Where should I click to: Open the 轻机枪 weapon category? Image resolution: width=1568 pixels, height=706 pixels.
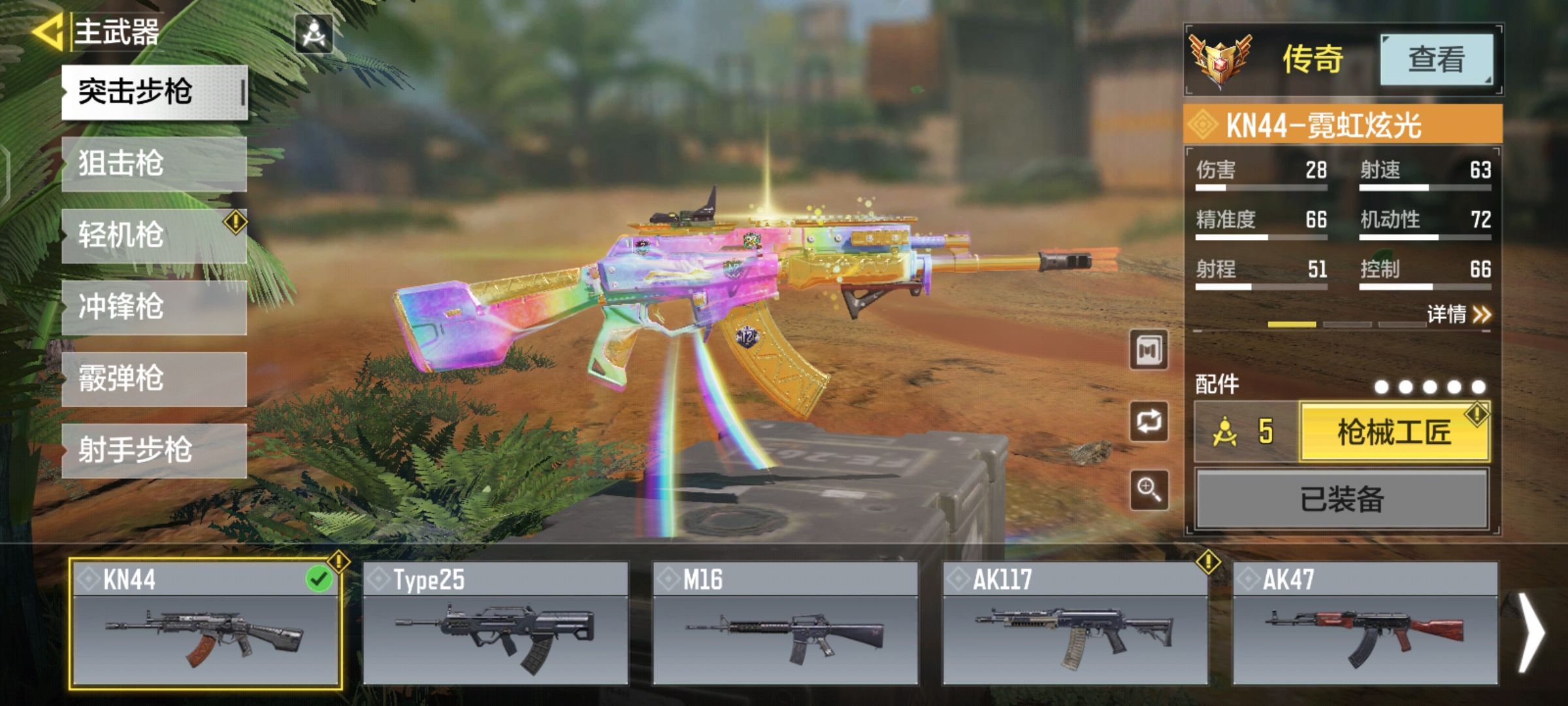[x=154, y=235]
